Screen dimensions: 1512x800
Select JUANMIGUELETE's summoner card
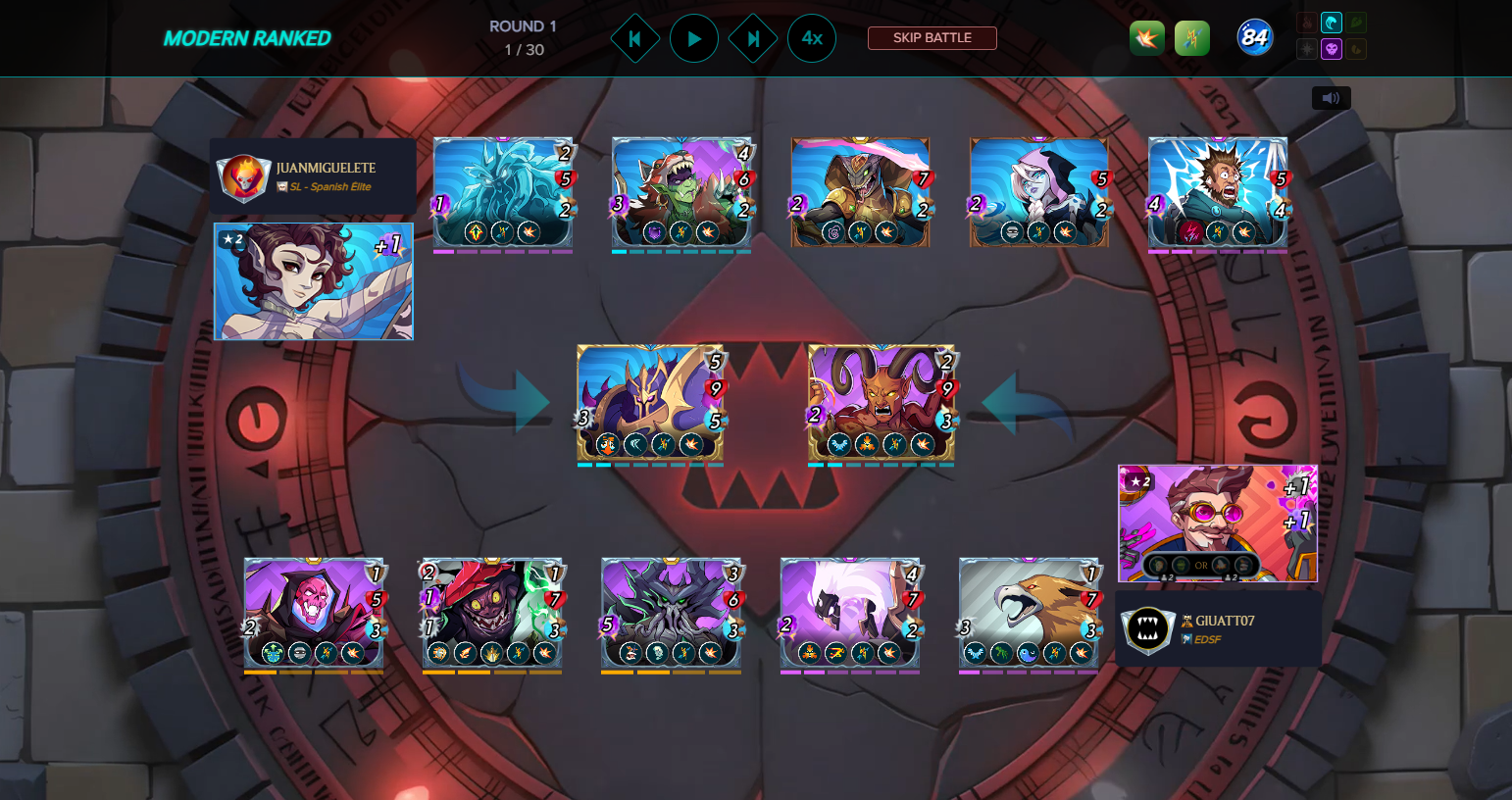pyautogui.click(x=314, y=281)
